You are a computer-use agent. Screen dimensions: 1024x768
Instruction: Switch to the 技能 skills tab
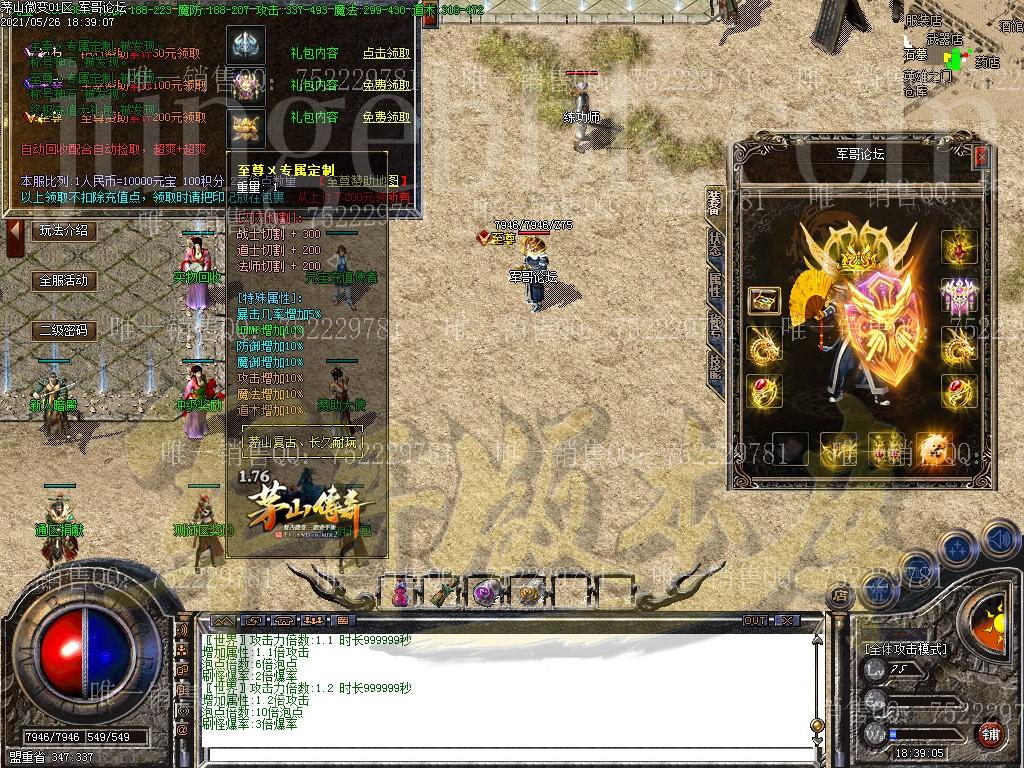pyautogui.click(x=714, y=365)
